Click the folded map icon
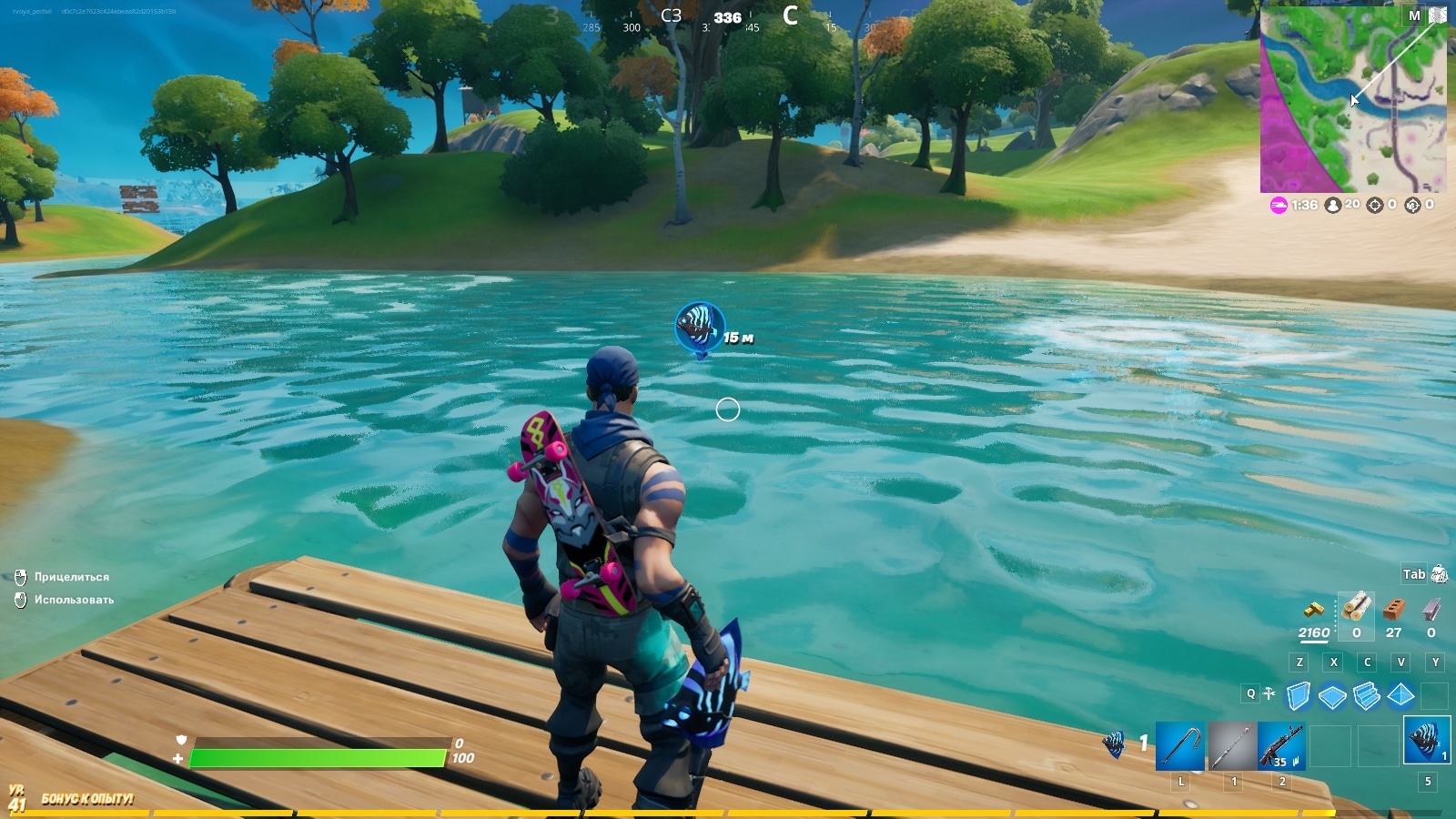The image size is (1456, 819). (1438, 15)
